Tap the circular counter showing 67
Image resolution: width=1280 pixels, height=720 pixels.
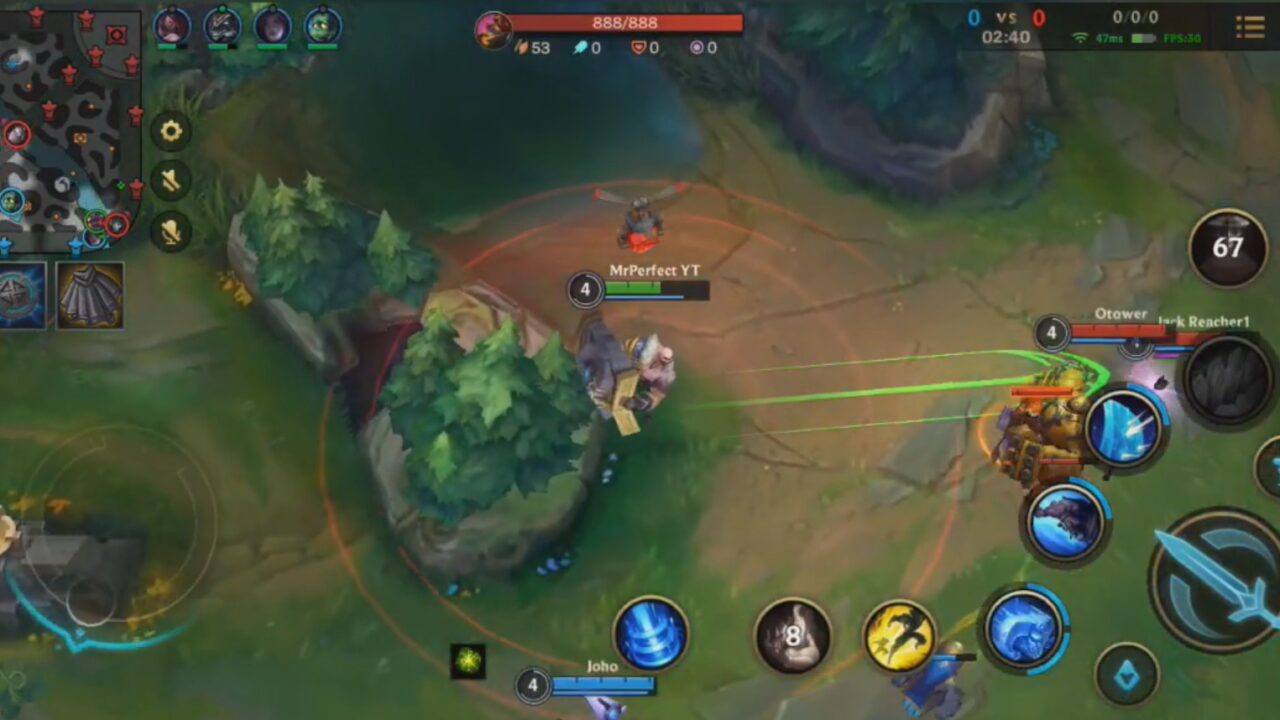coord(1227,246)
